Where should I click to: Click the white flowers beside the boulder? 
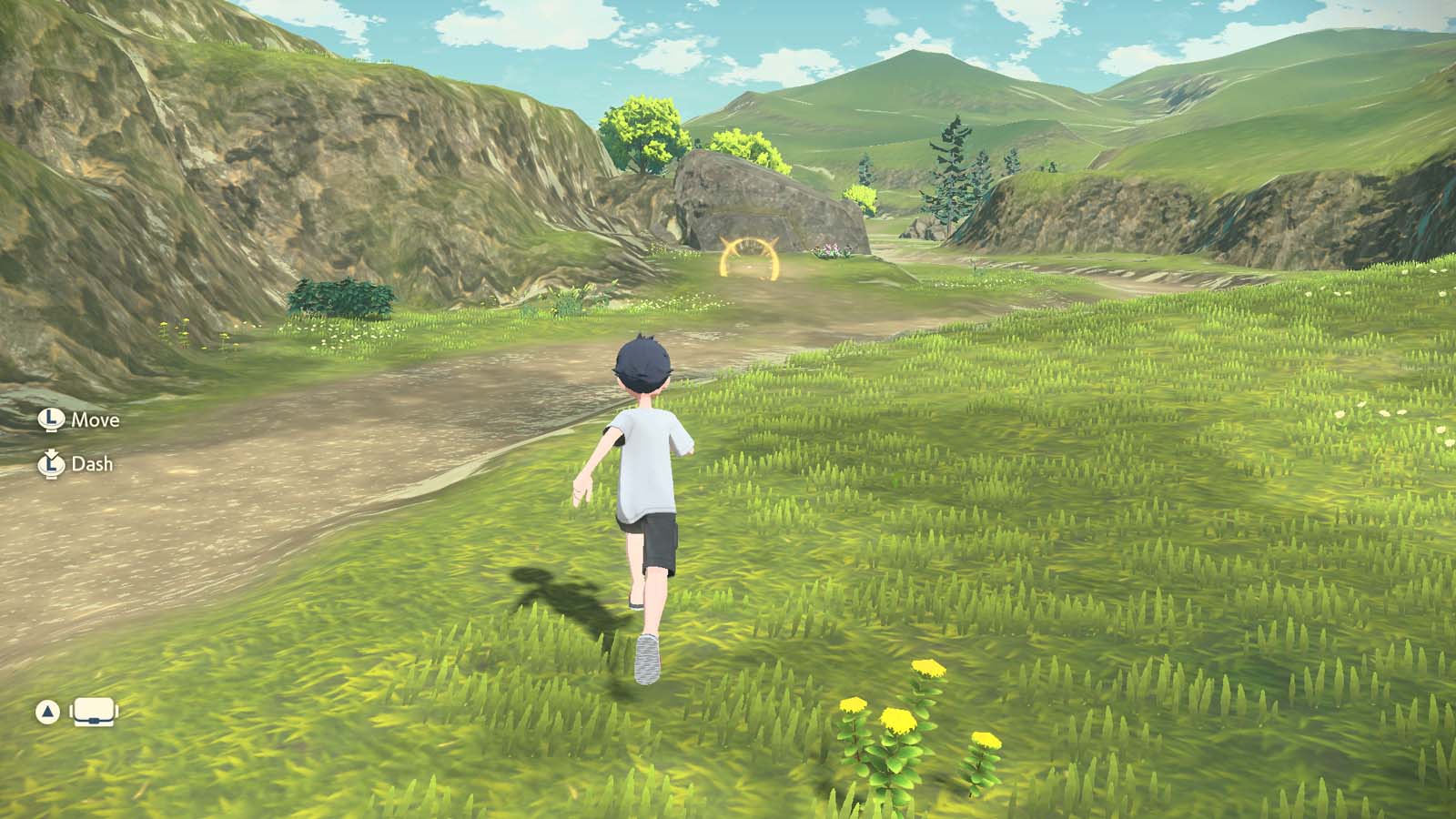(x=830, y=249)
